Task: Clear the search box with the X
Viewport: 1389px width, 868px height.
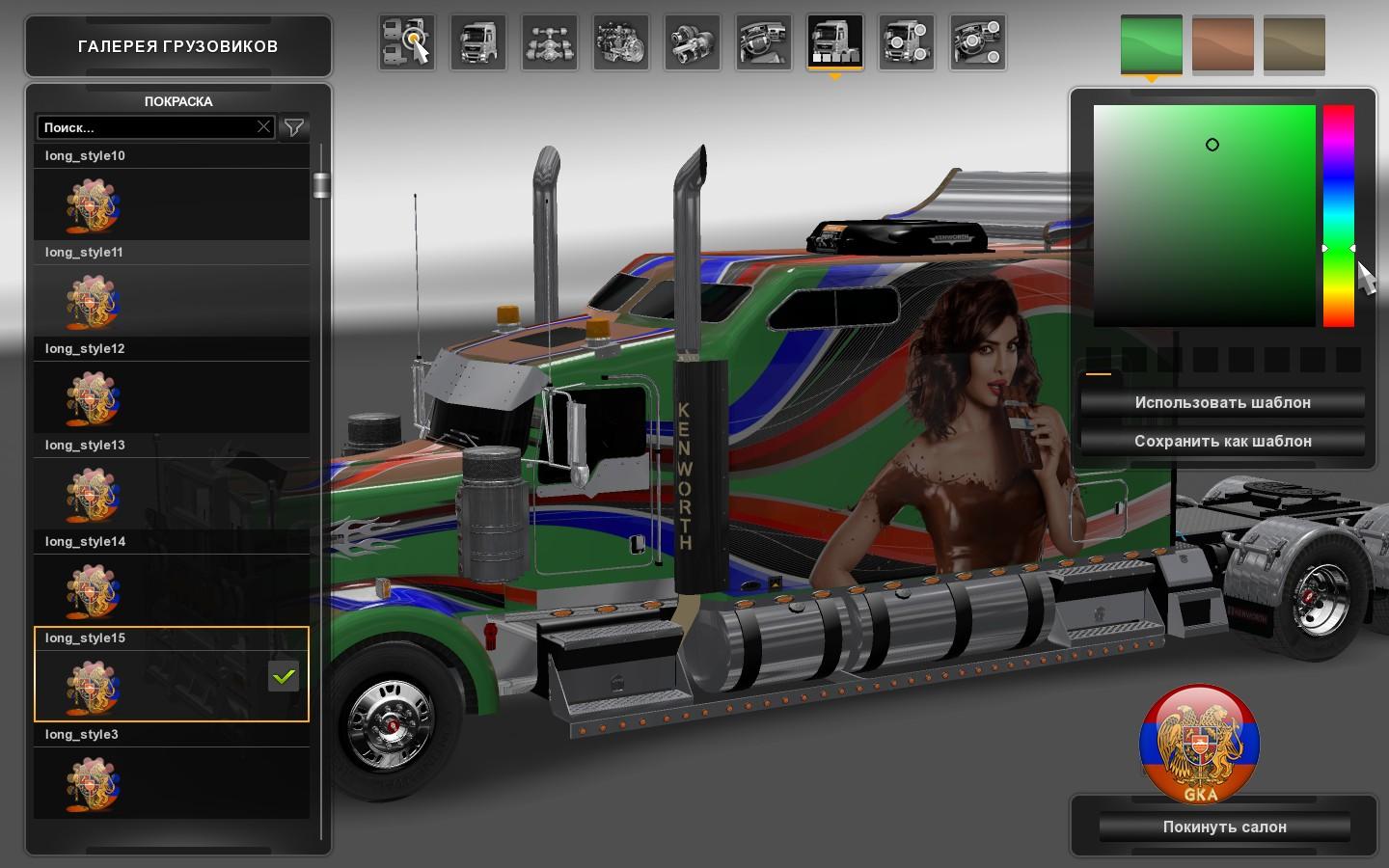Action: click(x=263, y=127)
